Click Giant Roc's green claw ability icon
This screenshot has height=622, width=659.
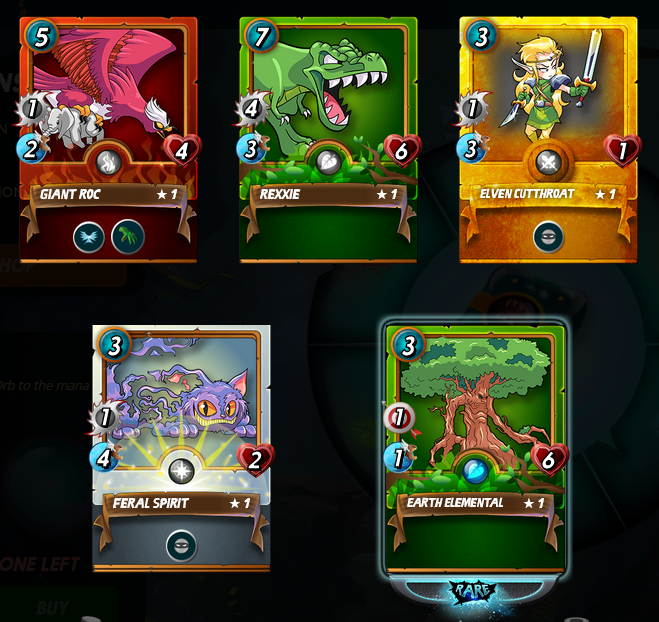(127, 236)
